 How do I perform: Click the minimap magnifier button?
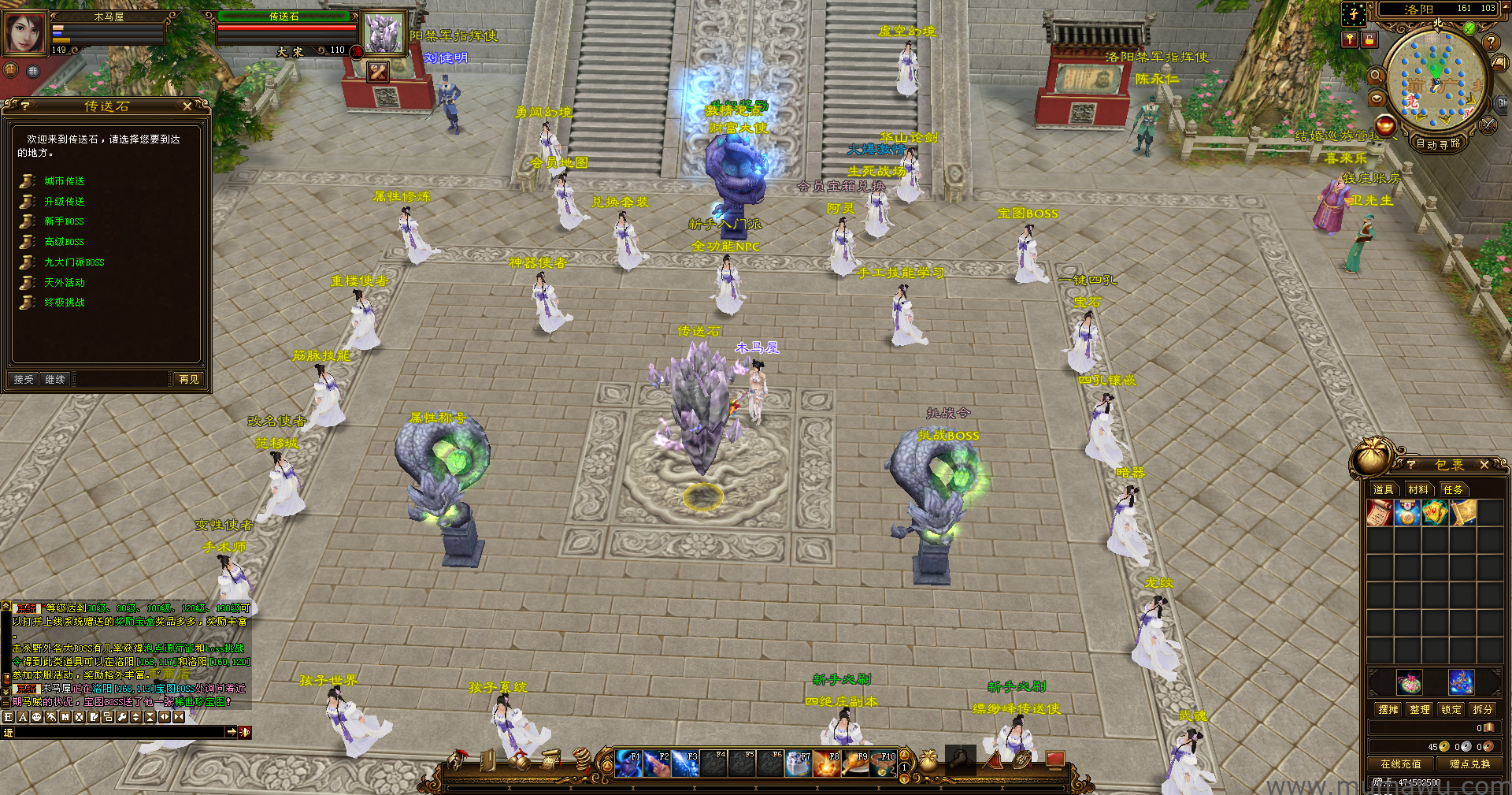[x=1376, y=76]
